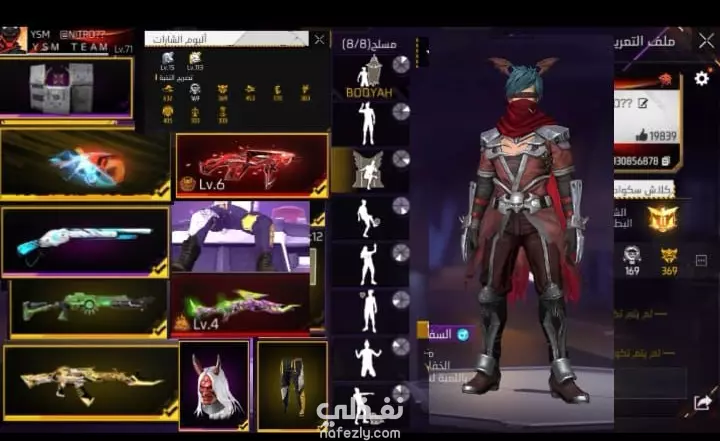Select the red horned oni mask

[x=213, y=385]
